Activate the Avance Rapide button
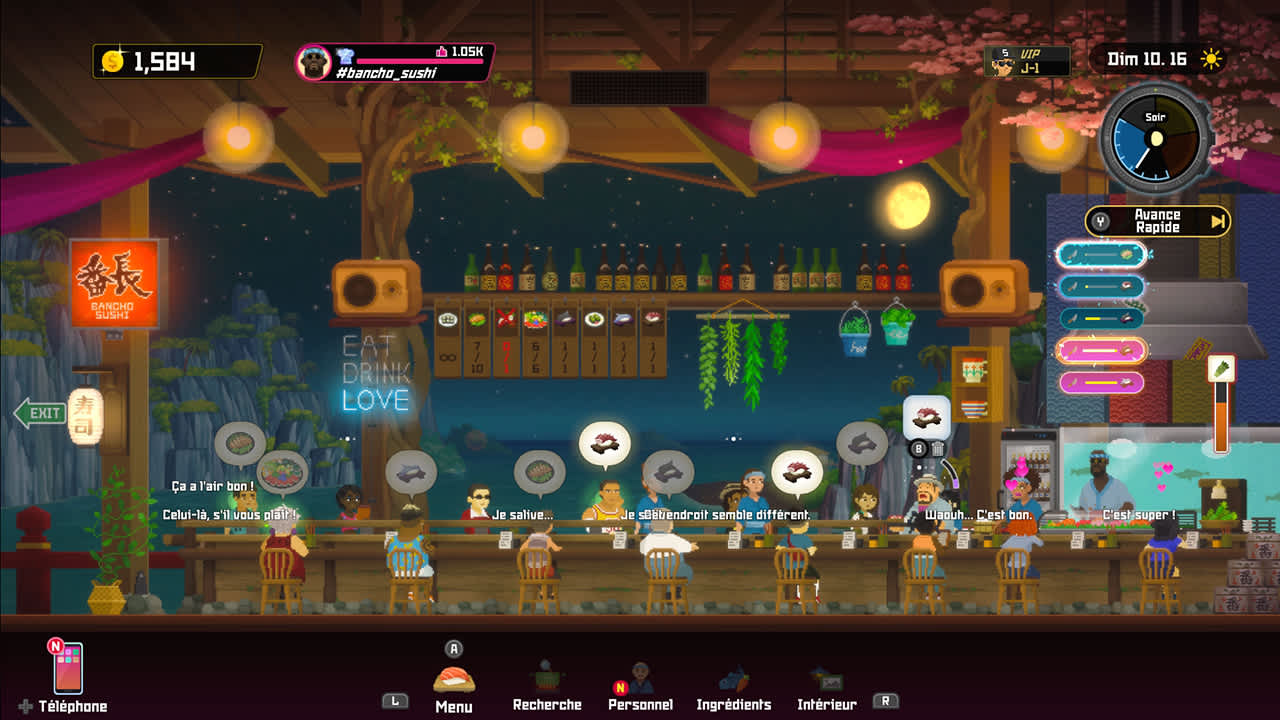Screen dimensions: 1280x720 pos(1158,221)
